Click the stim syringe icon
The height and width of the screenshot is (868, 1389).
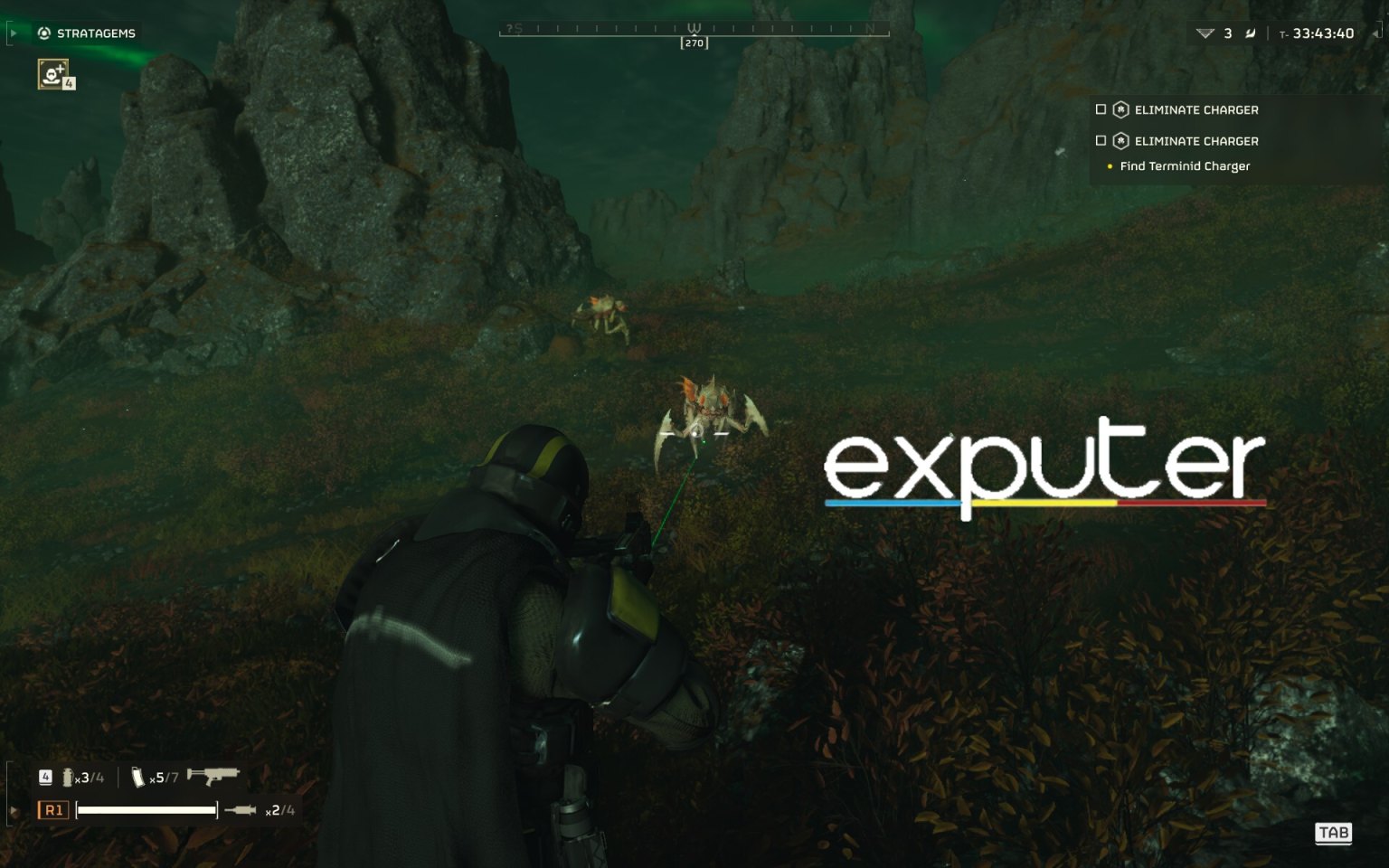coord(242,810)
